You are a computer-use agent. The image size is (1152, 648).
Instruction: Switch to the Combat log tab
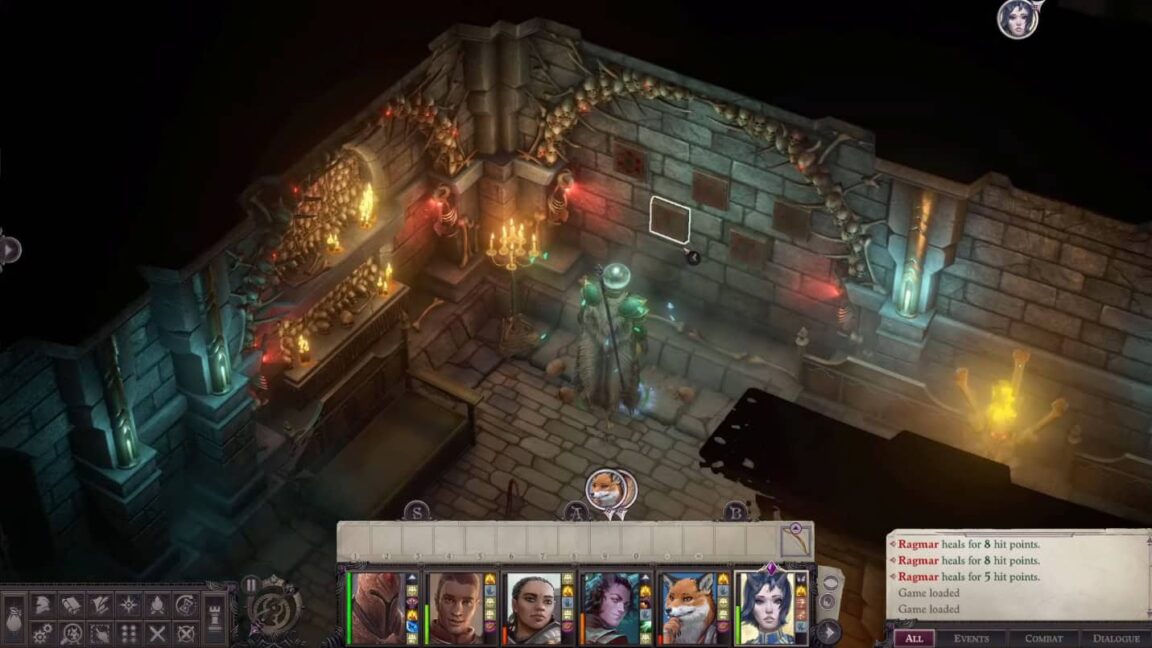coord(1044,638)
